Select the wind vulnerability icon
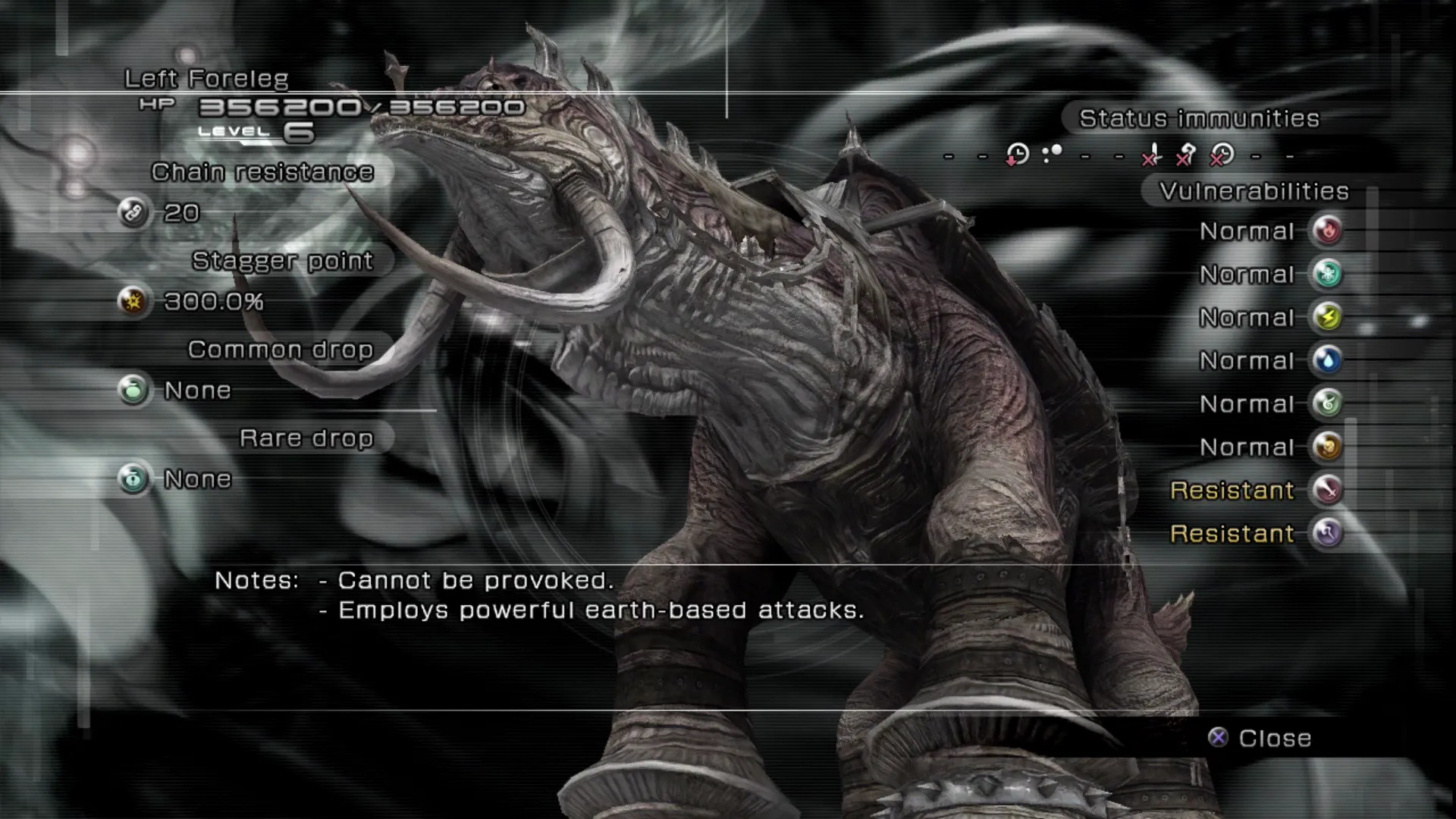The image size is (1456, 819). pos(1327,403)
